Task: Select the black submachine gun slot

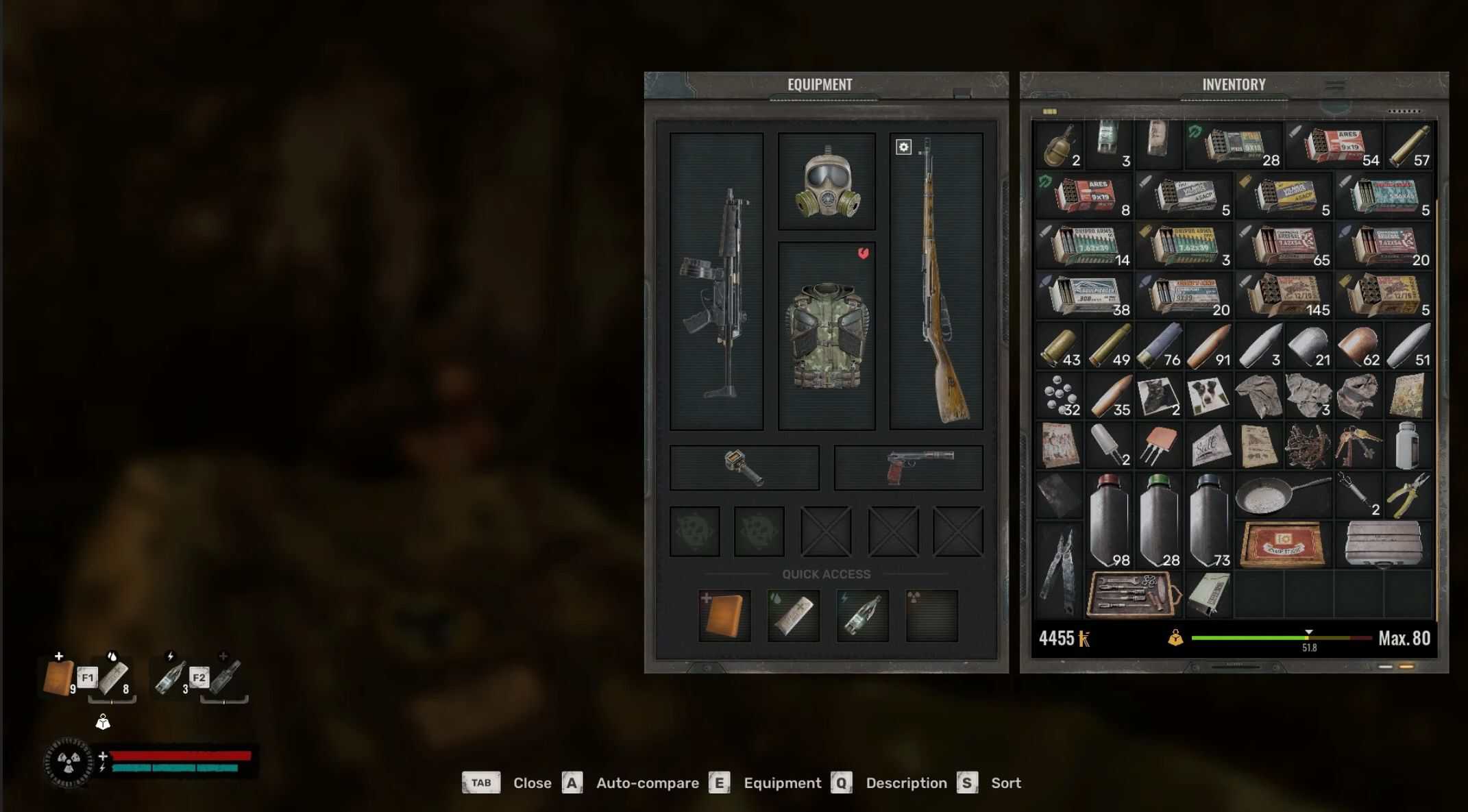Action: [x=716, y=282]
